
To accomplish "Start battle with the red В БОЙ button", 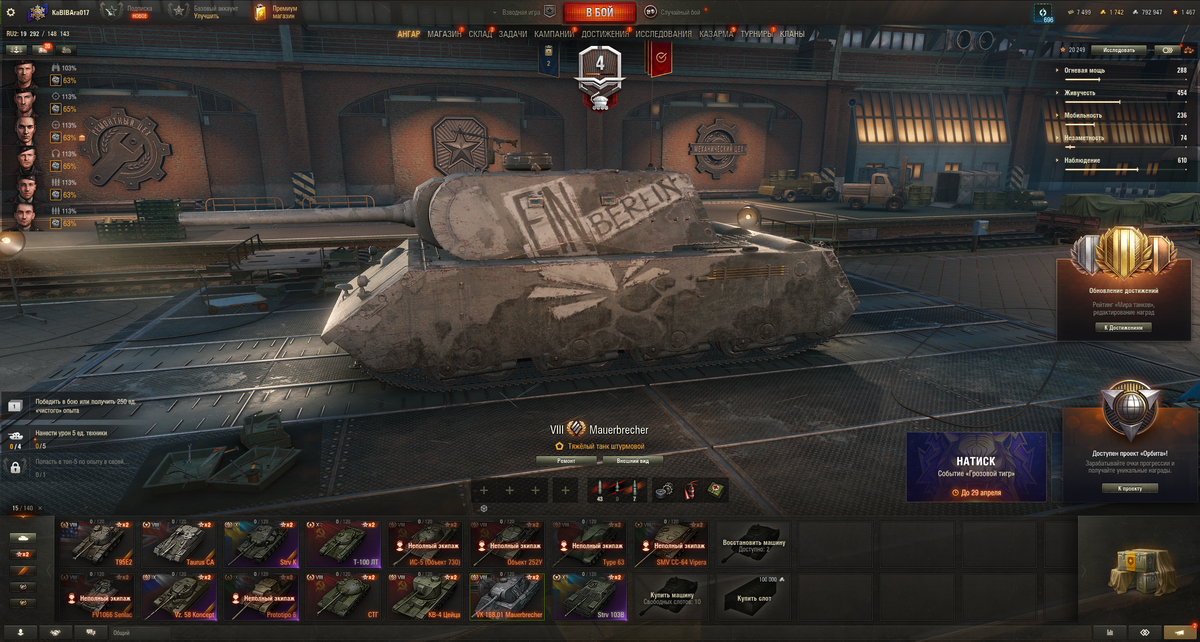I will click(x=599, y=12).
